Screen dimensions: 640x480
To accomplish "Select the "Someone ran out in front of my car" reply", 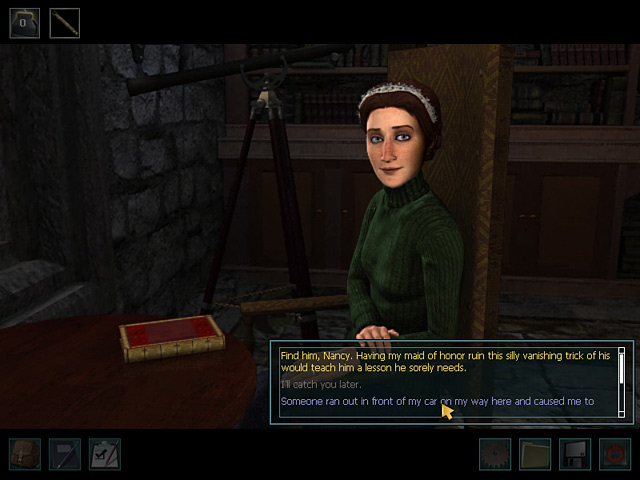I will [437, 402].
